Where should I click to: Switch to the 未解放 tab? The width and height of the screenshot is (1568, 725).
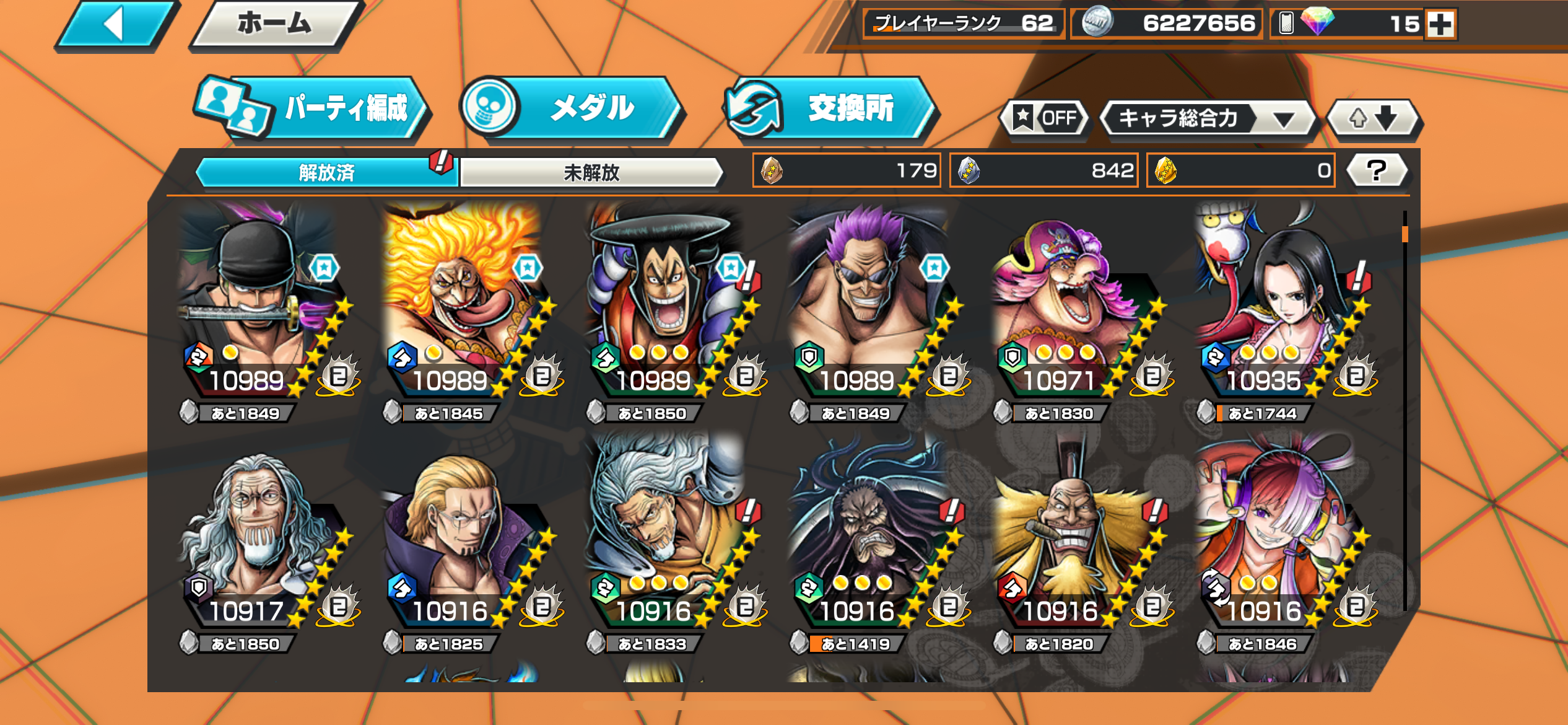pyautogui.click(x=591, y=172)
